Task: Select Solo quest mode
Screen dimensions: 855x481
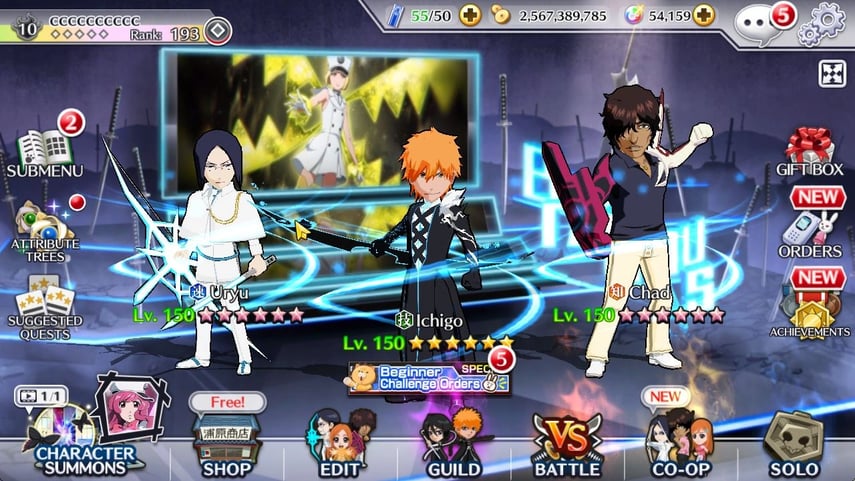Action: click(x=793, y=442)
